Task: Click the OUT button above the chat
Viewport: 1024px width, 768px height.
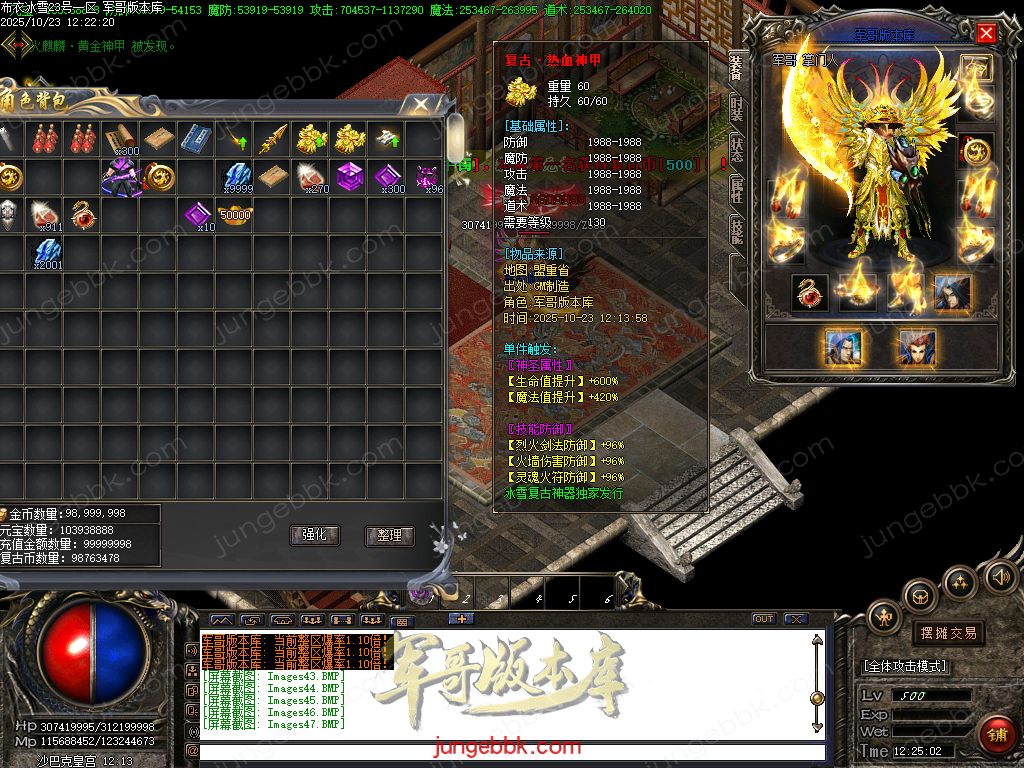Action: [x=764, y=619]
